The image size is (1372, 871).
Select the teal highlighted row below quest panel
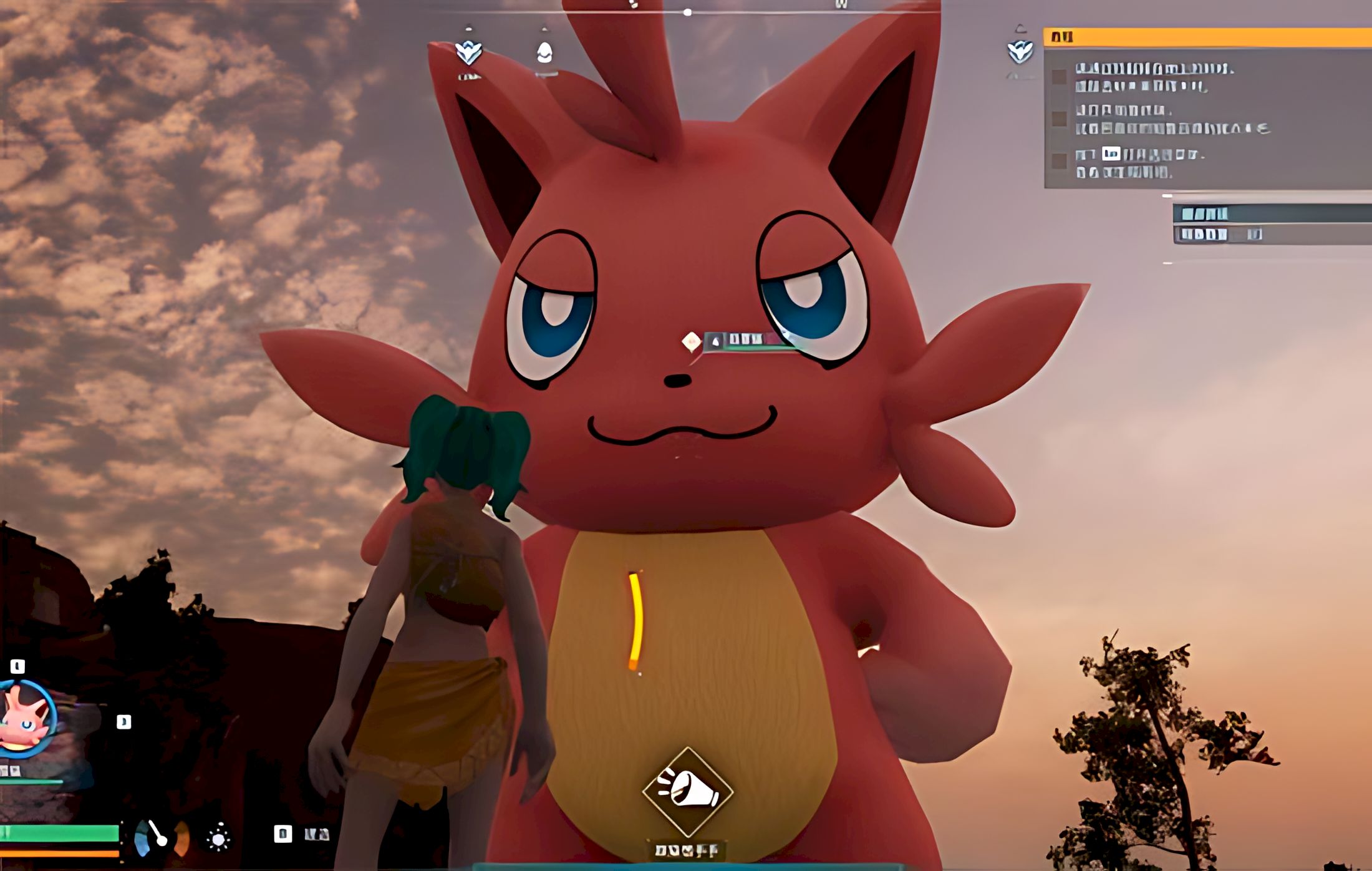pos(1271,214)
